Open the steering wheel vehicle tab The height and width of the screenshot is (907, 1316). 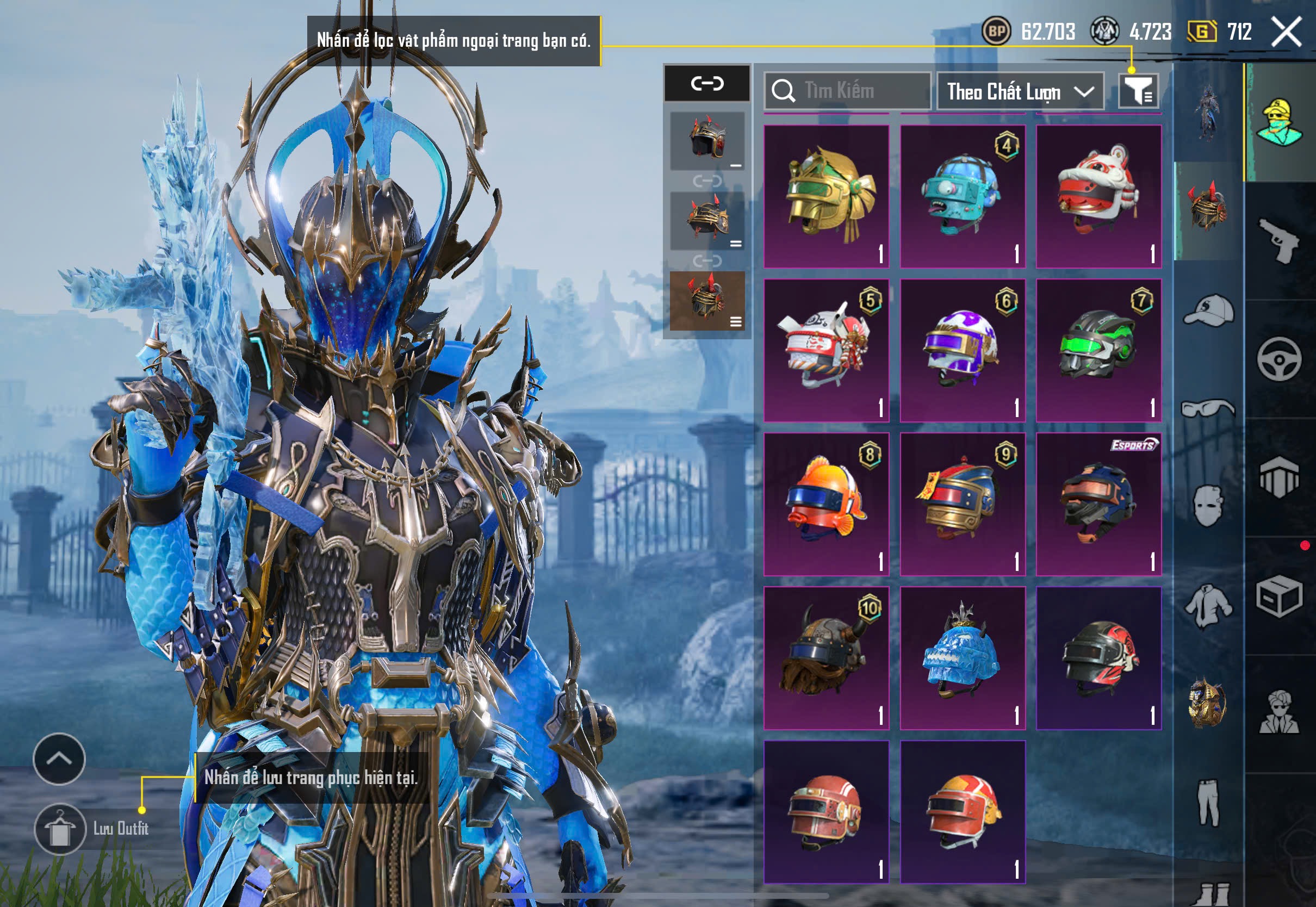1279,359
